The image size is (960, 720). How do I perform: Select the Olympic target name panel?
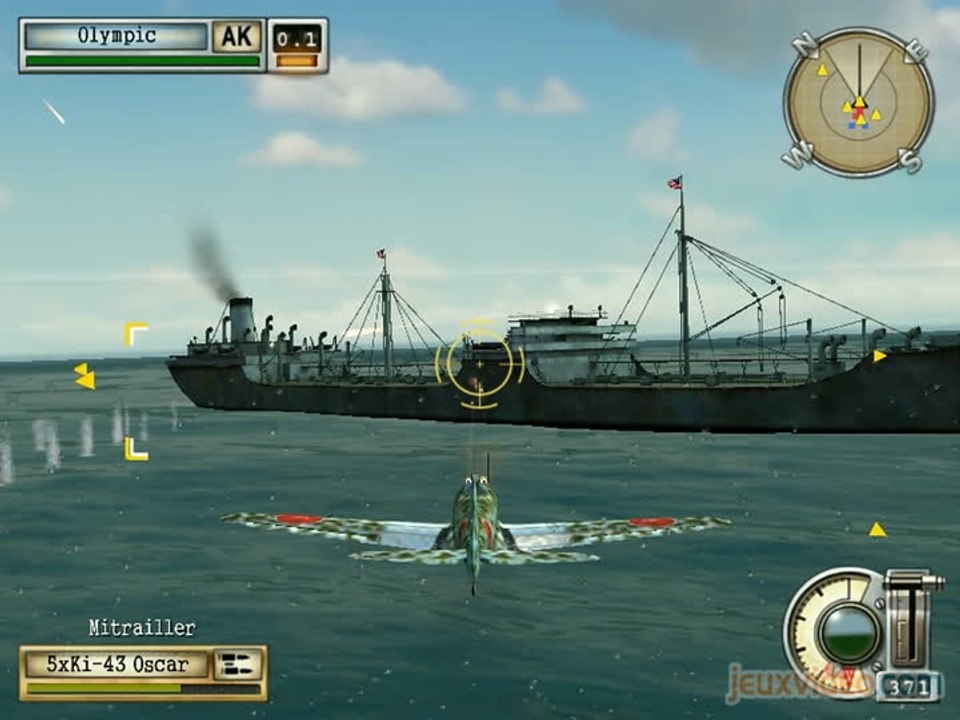point(117,36)
